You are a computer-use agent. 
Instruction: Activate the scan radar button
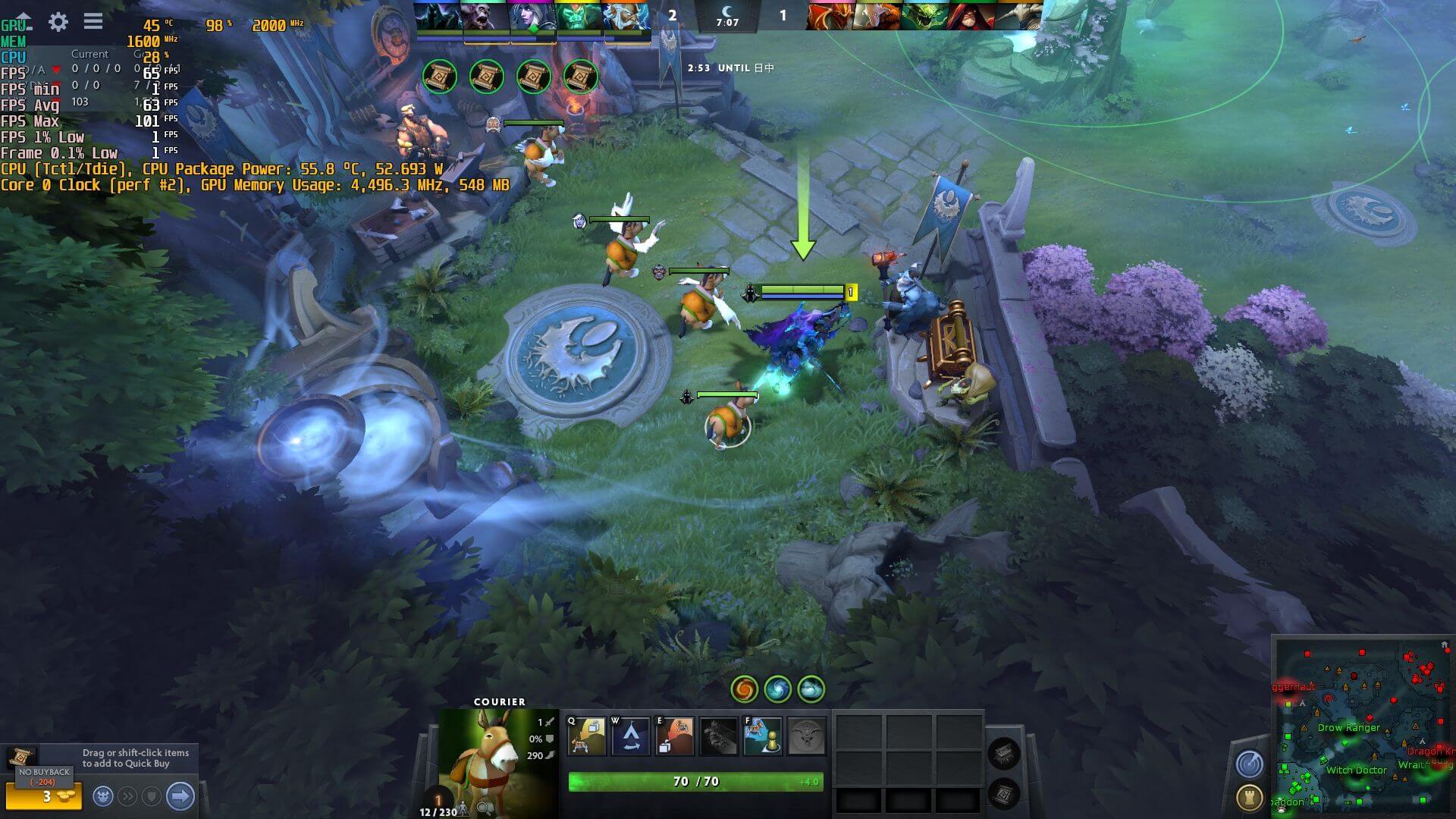(x=1249, y=764)
